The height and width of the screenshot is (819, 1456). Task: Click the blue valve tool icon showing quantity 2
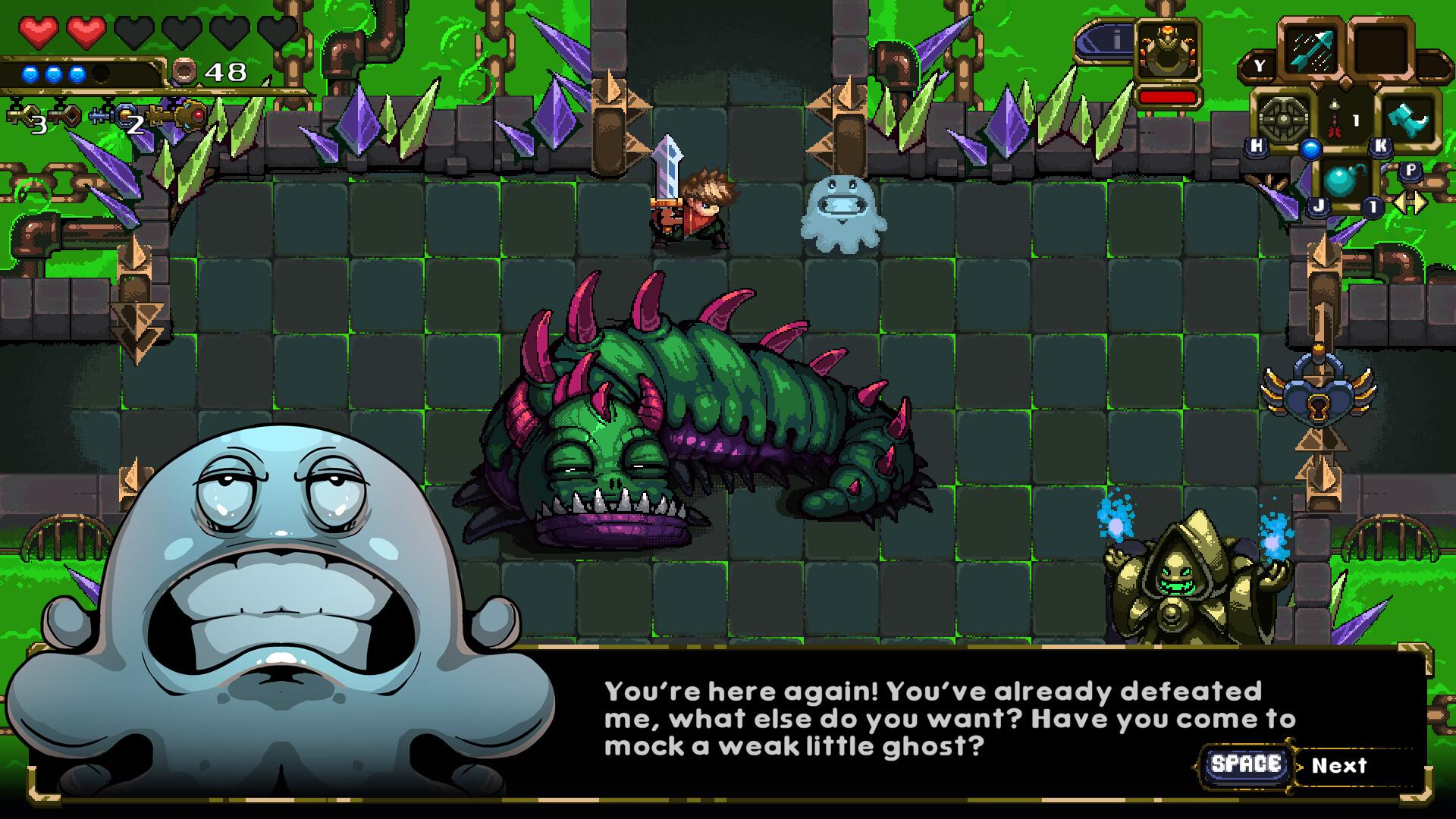pos(113,115)
